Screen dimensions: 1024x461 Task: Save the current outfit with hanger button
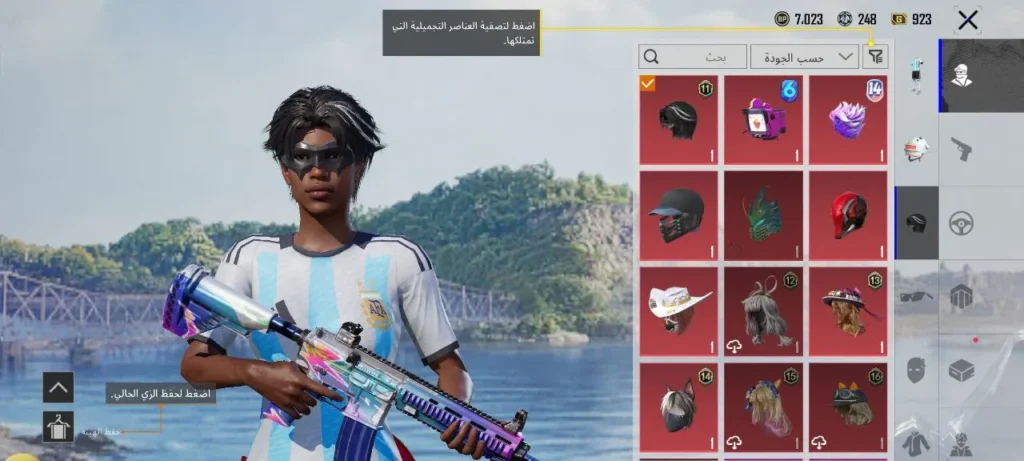pos(58,427)
